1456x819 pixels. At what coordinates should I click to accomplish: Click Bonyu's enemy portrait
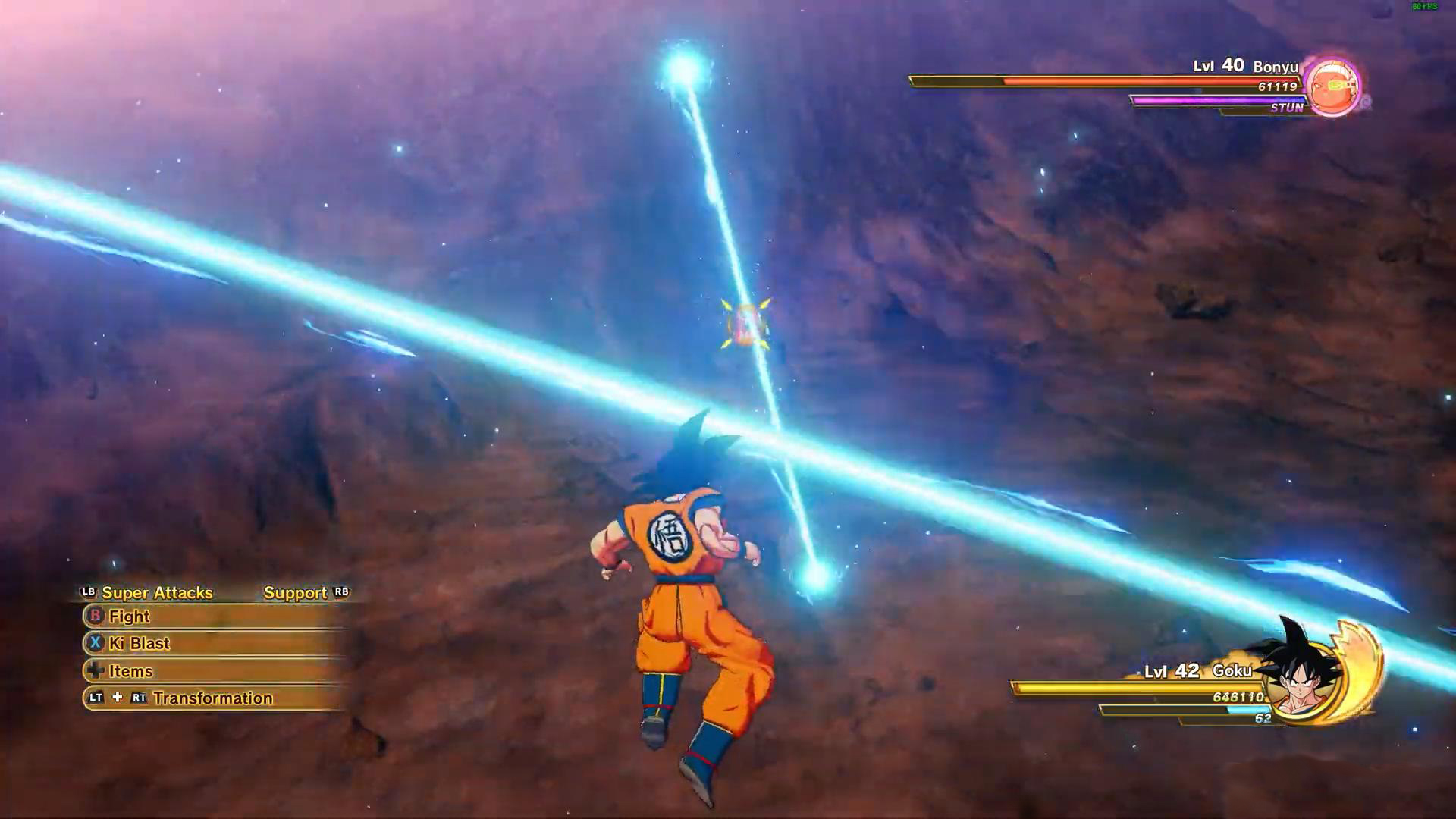coord(1333,87)
